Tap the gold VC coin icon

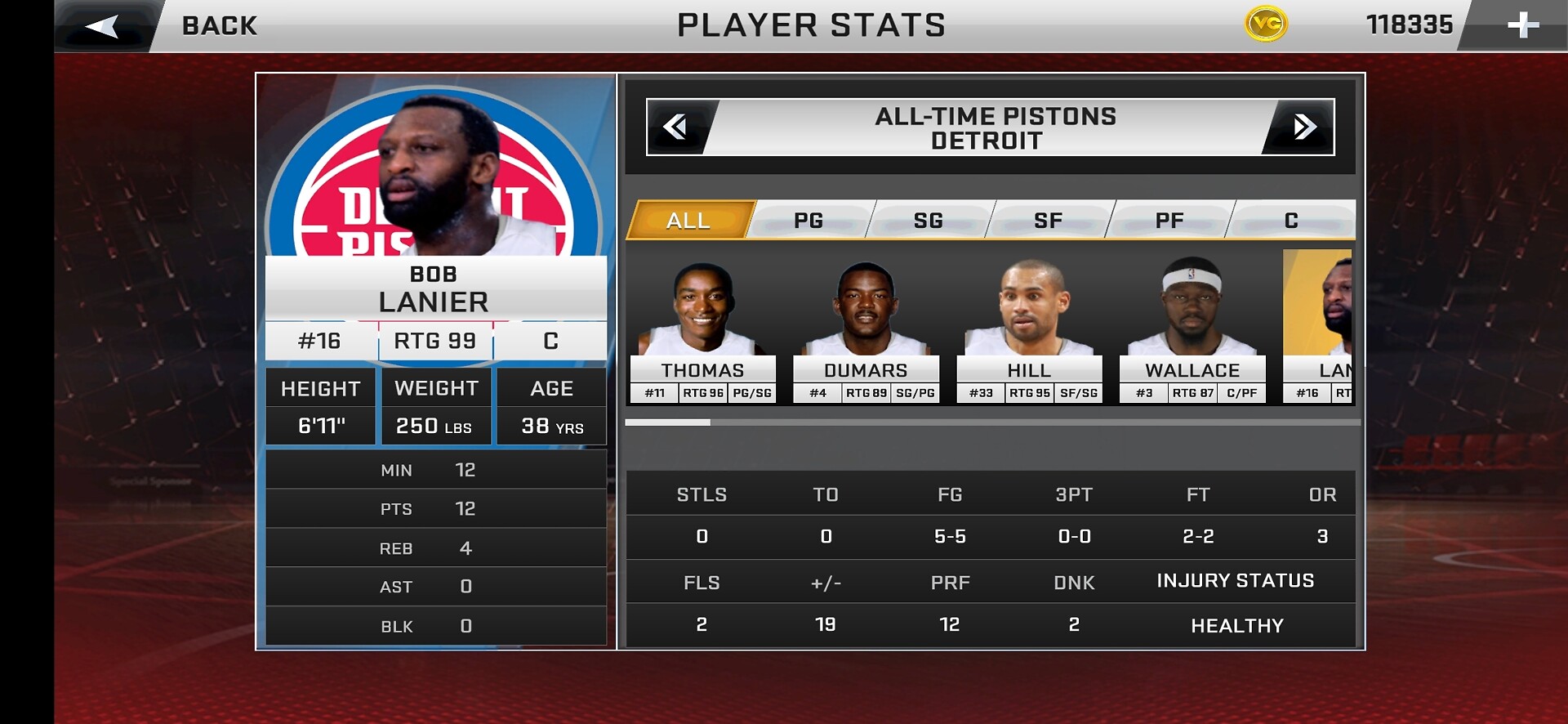point(1266,25)
